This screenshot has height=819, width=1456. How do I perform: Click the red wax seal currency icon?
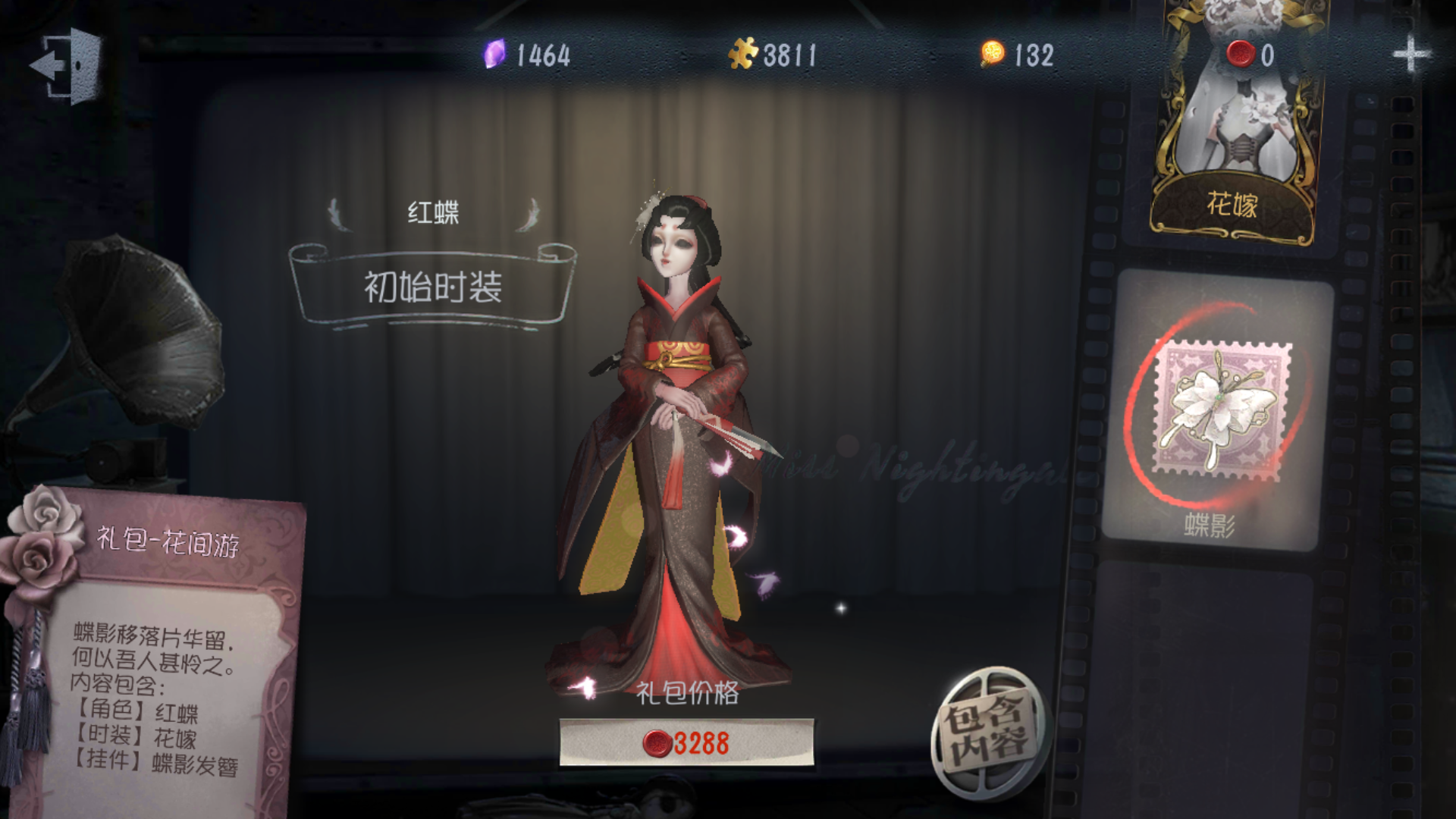coord(1241,53)
